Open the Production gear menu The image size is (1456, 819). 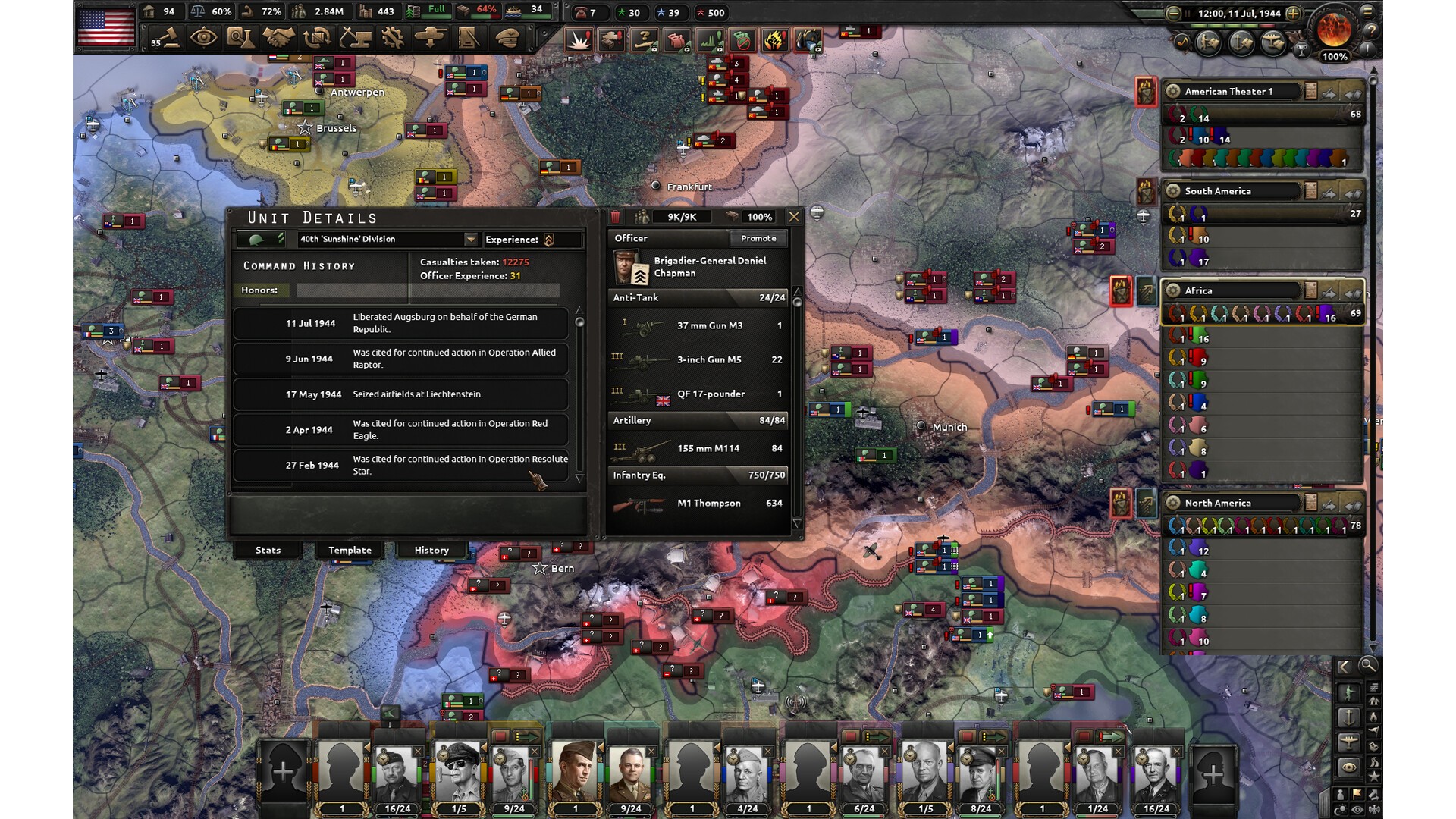coord(393,37)
